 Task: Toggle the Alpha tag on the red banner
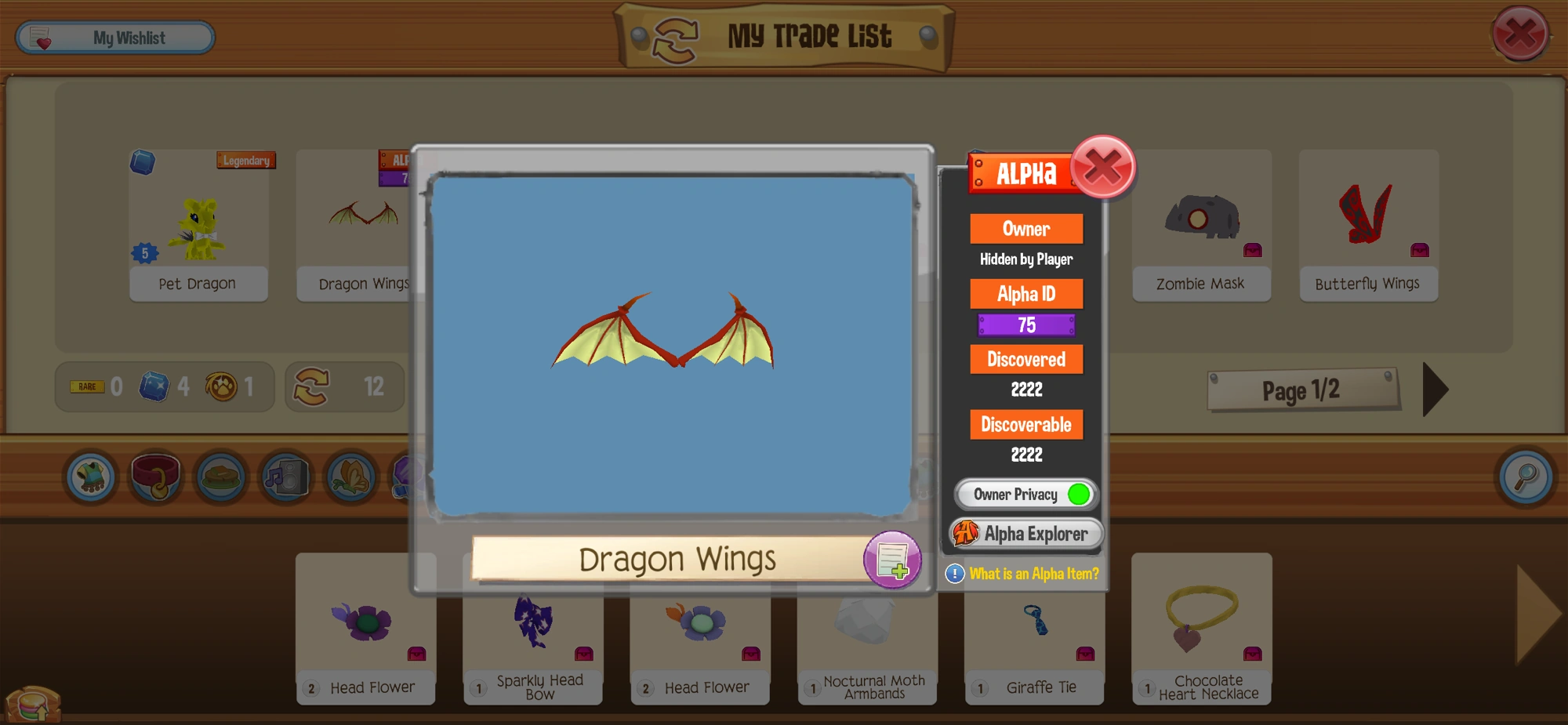pyautogui.click(x=1023, y=172)
